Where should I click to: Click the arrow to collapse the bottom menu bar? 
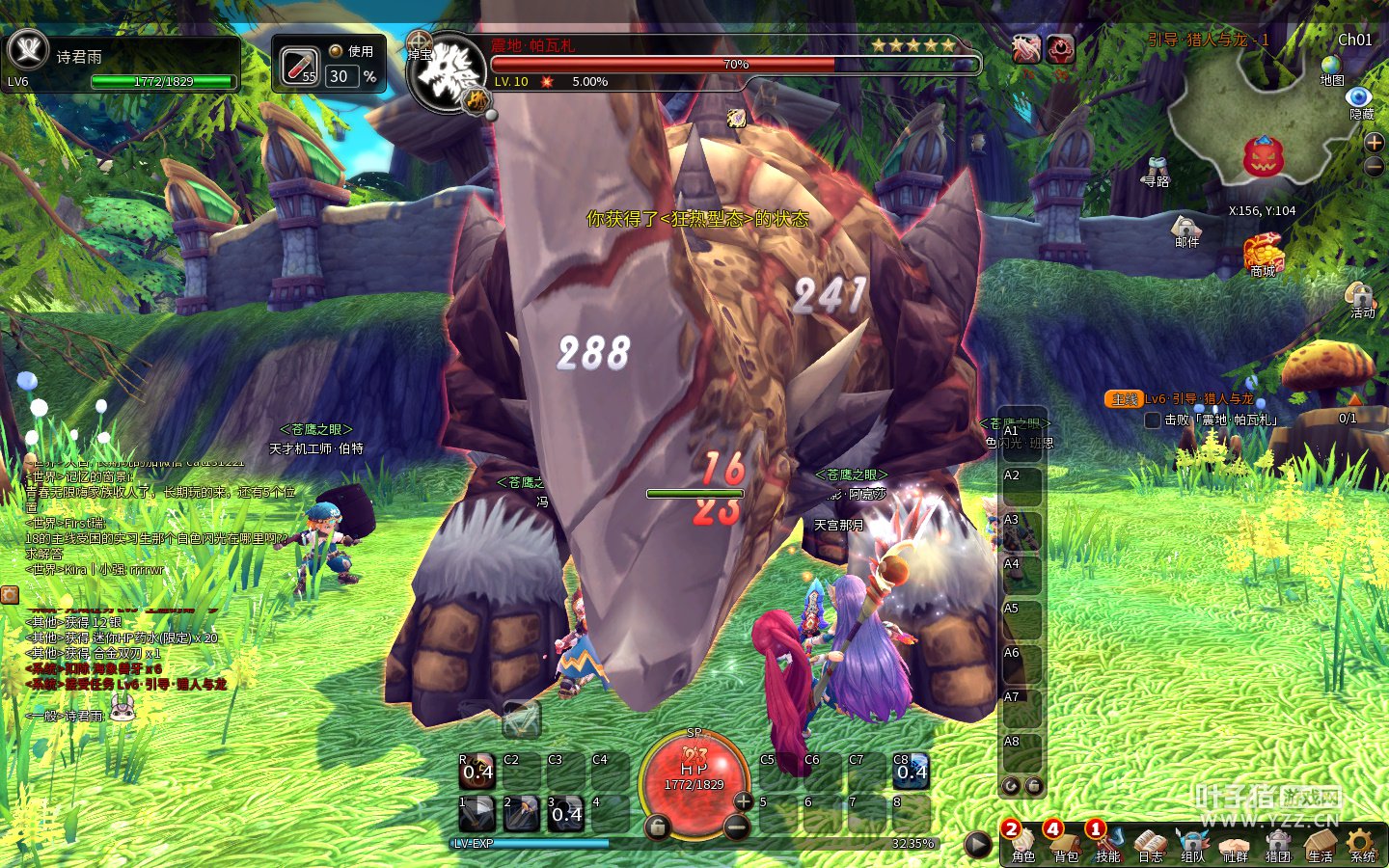(977, 845)
